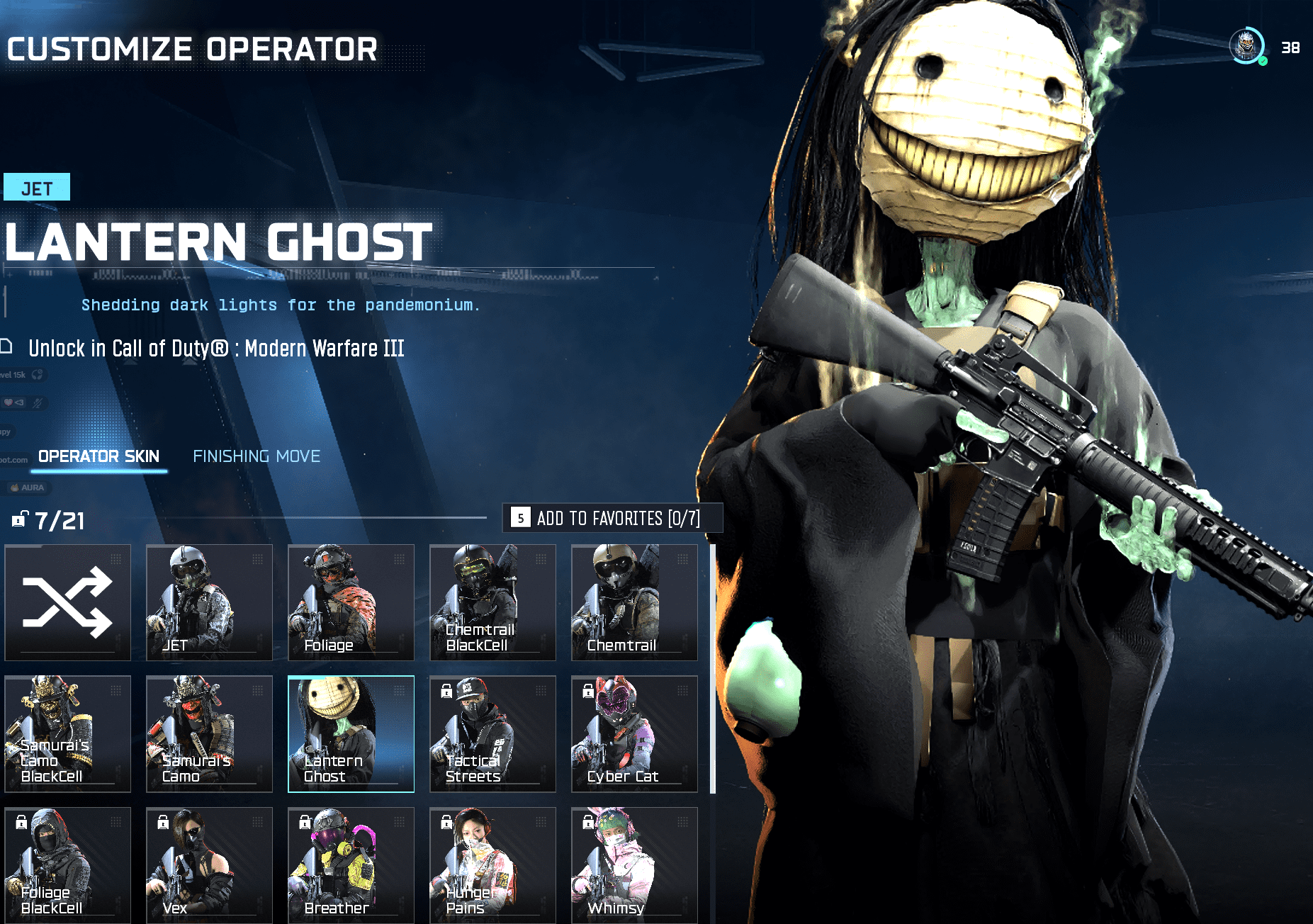
Task: Equip the Foliage skin
Action: click(x=351, y=602)
